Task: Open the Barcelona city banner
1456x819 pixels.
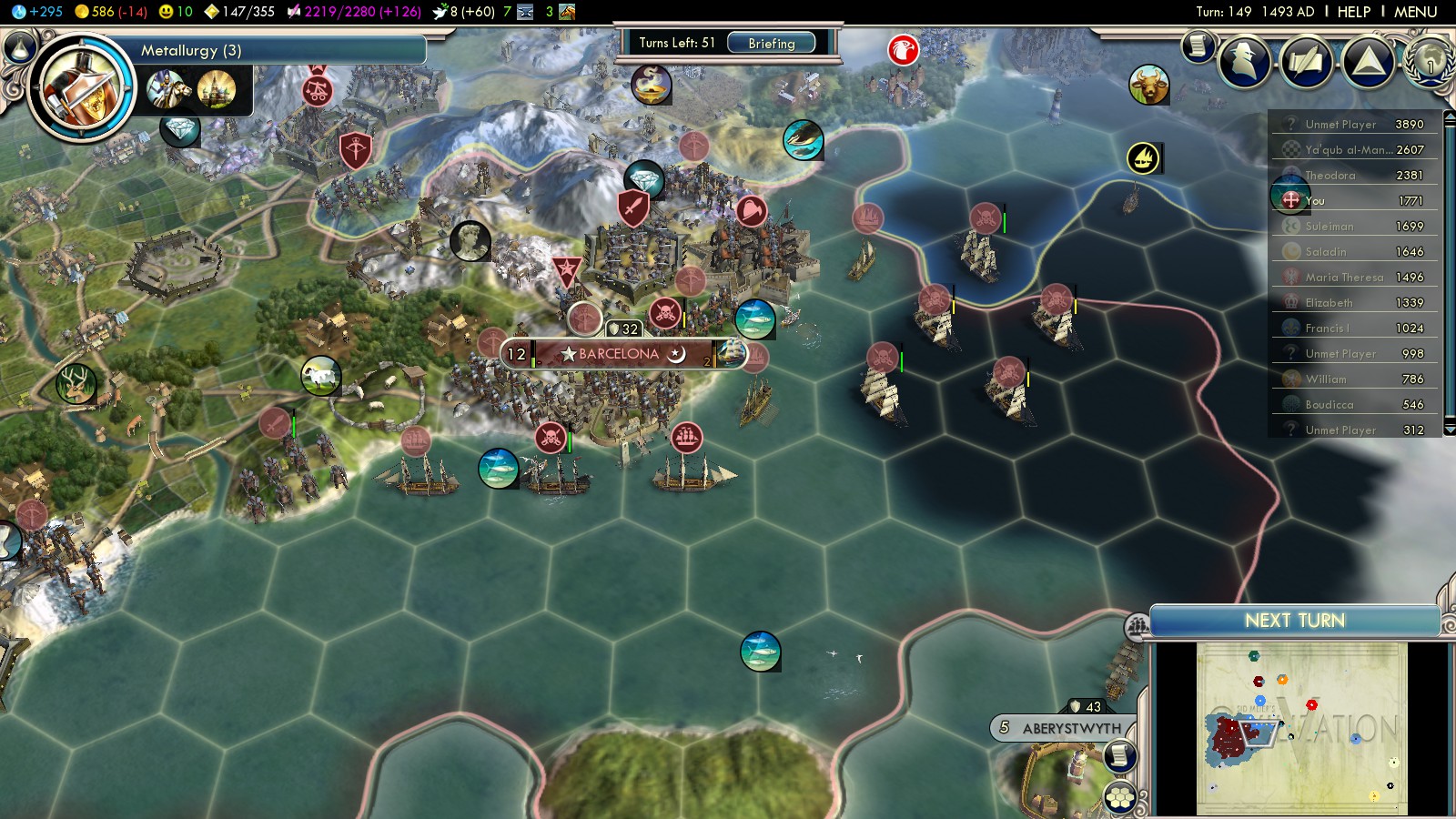Action: 619,354
